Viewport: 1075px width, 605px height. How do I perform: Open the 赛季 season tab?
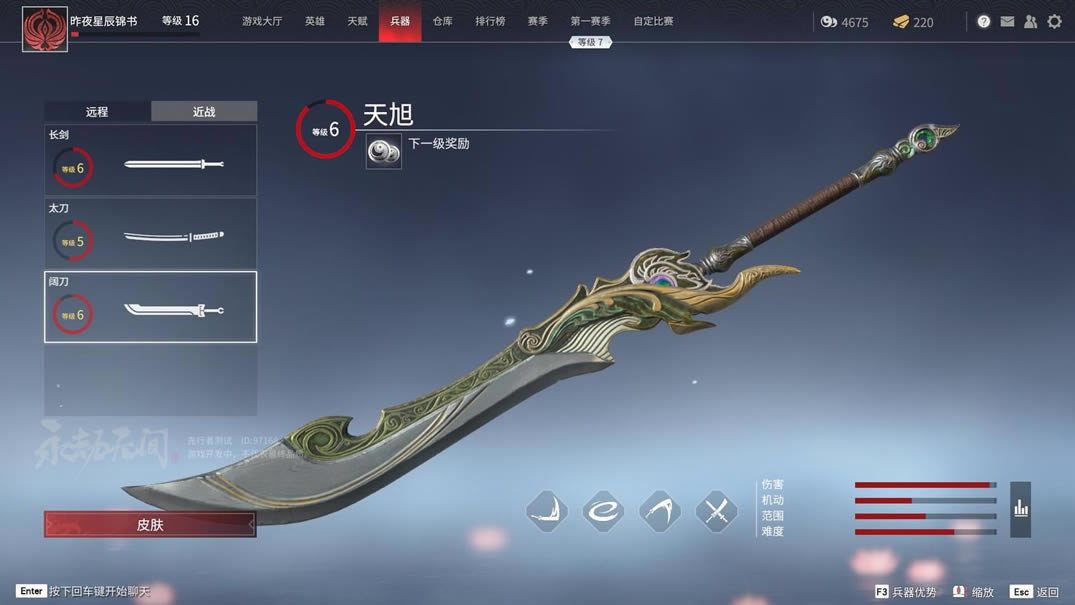pos(538,21)
